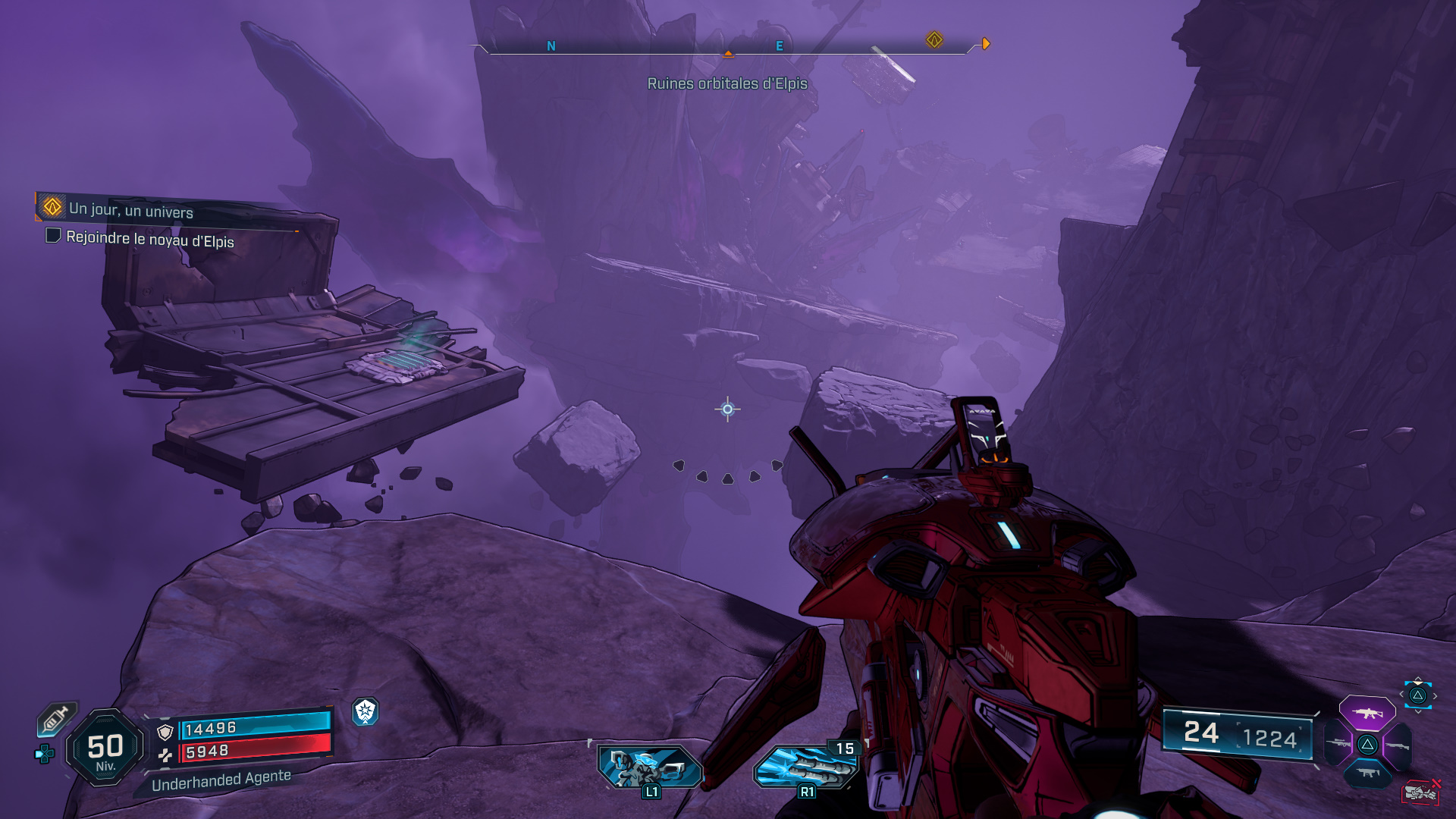
Task: Click the up arrow above the swap indicator
Action: [1418, 677]
